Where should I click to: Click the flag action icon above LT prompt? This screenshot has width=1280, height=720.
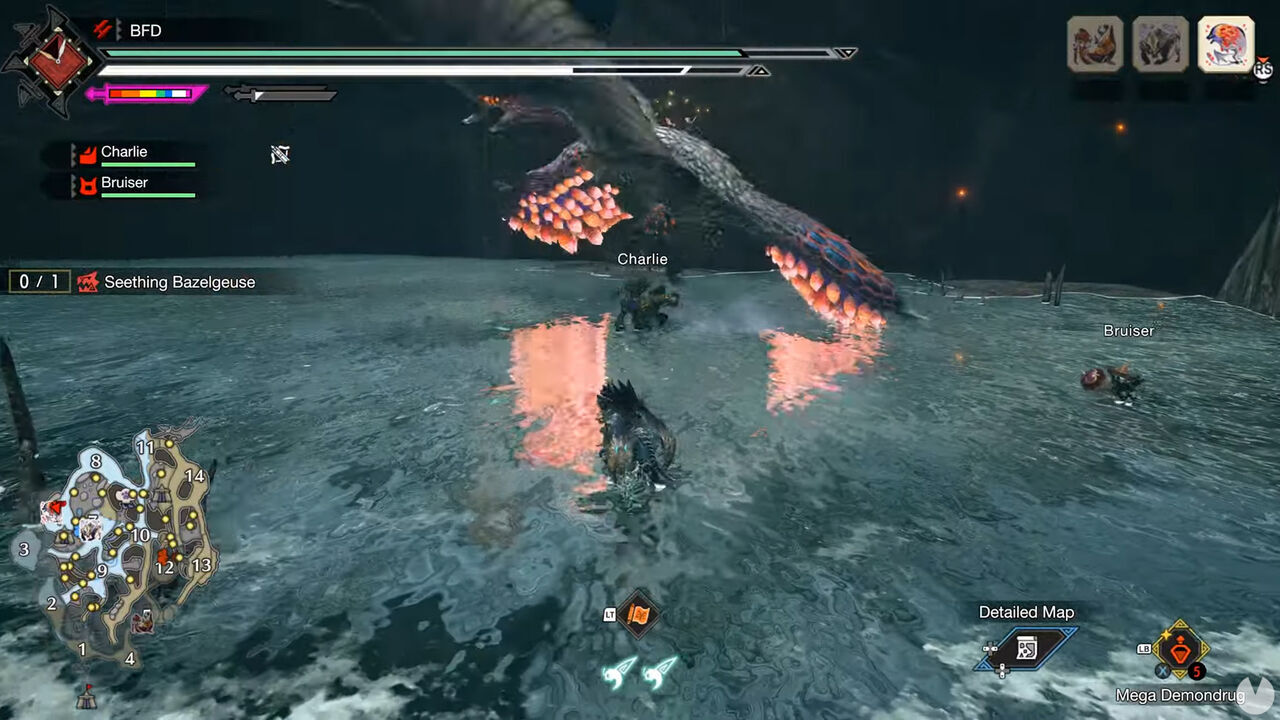640,614
